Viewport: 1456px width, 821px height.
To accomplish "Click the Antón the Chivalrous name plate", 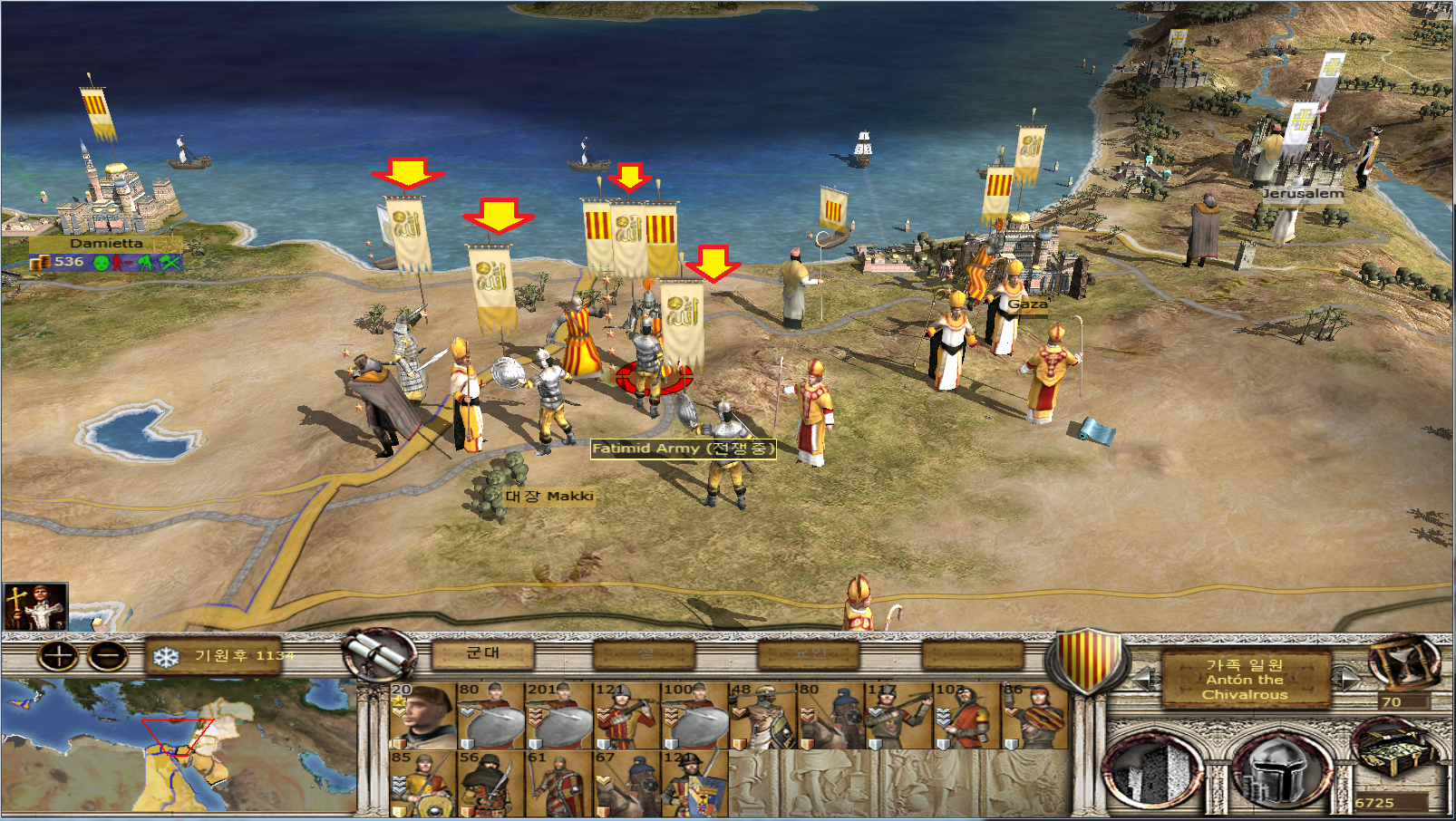I will tap(1245, 679).
